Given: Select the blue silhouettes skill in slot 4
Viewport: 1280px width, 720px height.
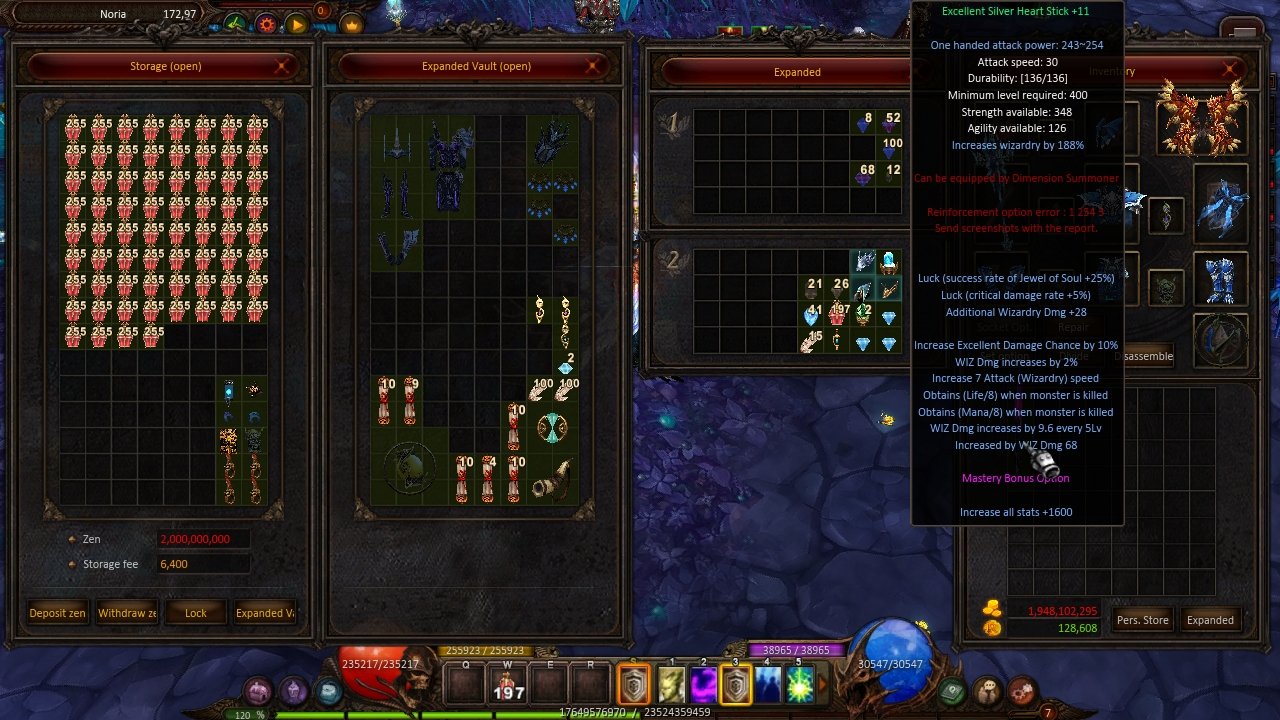Looking at the screenshot, I should (x=768, y=685).
